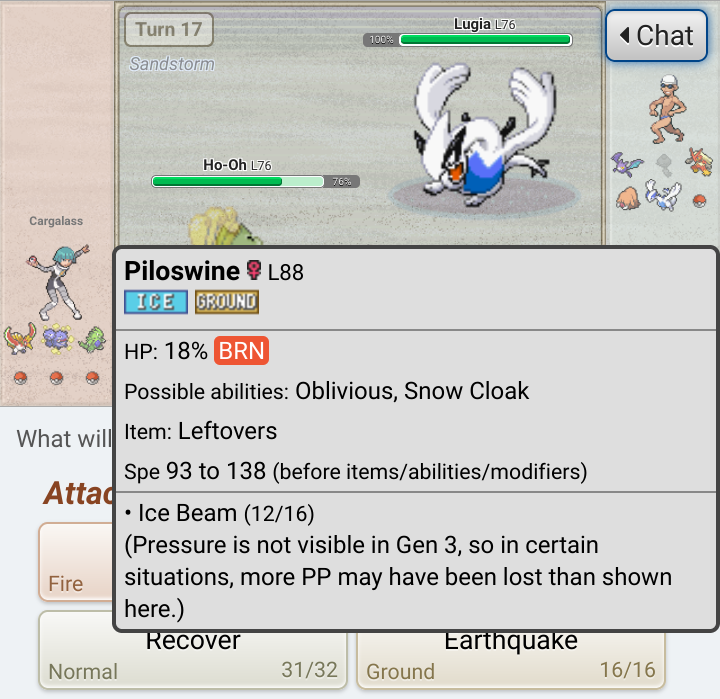Inspect the opponent's Blaziken icon
720x699 pixels.
click(698, 160)
